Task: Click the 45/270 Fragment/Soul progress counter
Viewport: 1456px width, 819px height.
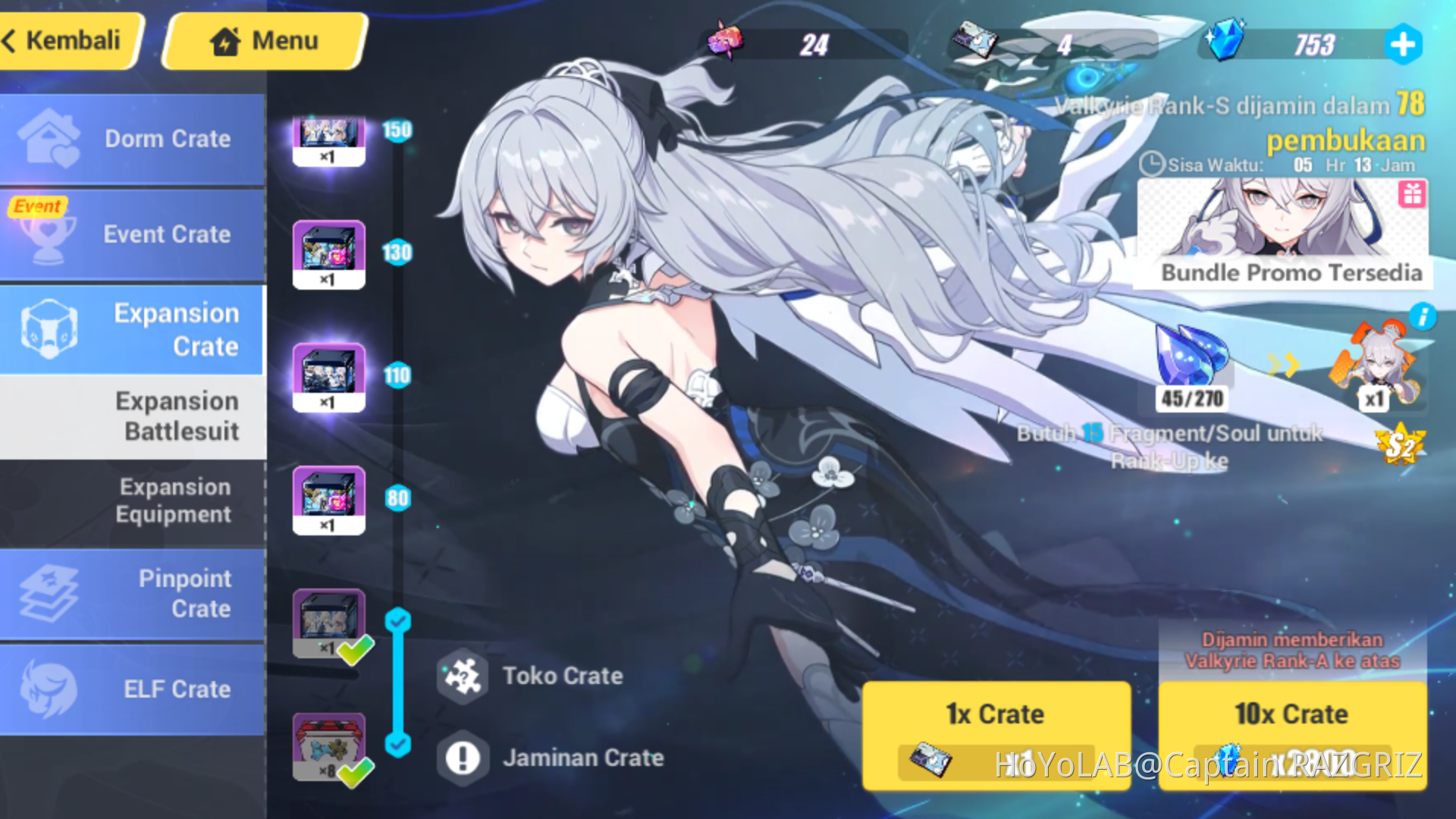Action: pyautogui.click(x=1191, y=400)
